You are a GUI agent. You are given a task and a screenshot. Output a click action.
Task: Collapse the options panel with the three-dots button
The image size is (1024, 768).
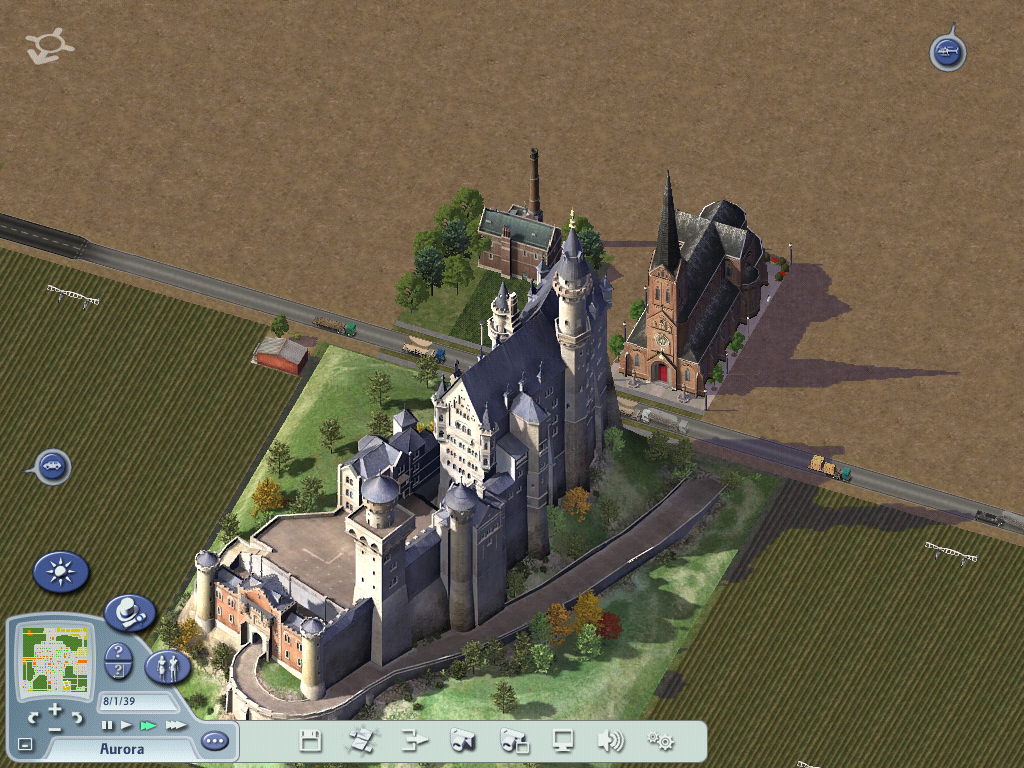(214, 741)
